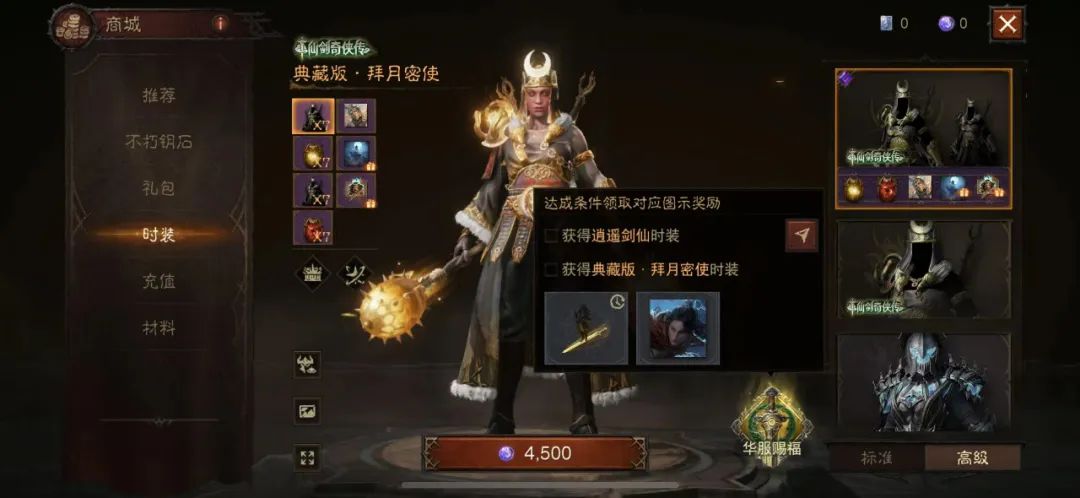Go to the 充值 recharge category
The width and height of the screenshot is (1080, 498).
point(158,281)
